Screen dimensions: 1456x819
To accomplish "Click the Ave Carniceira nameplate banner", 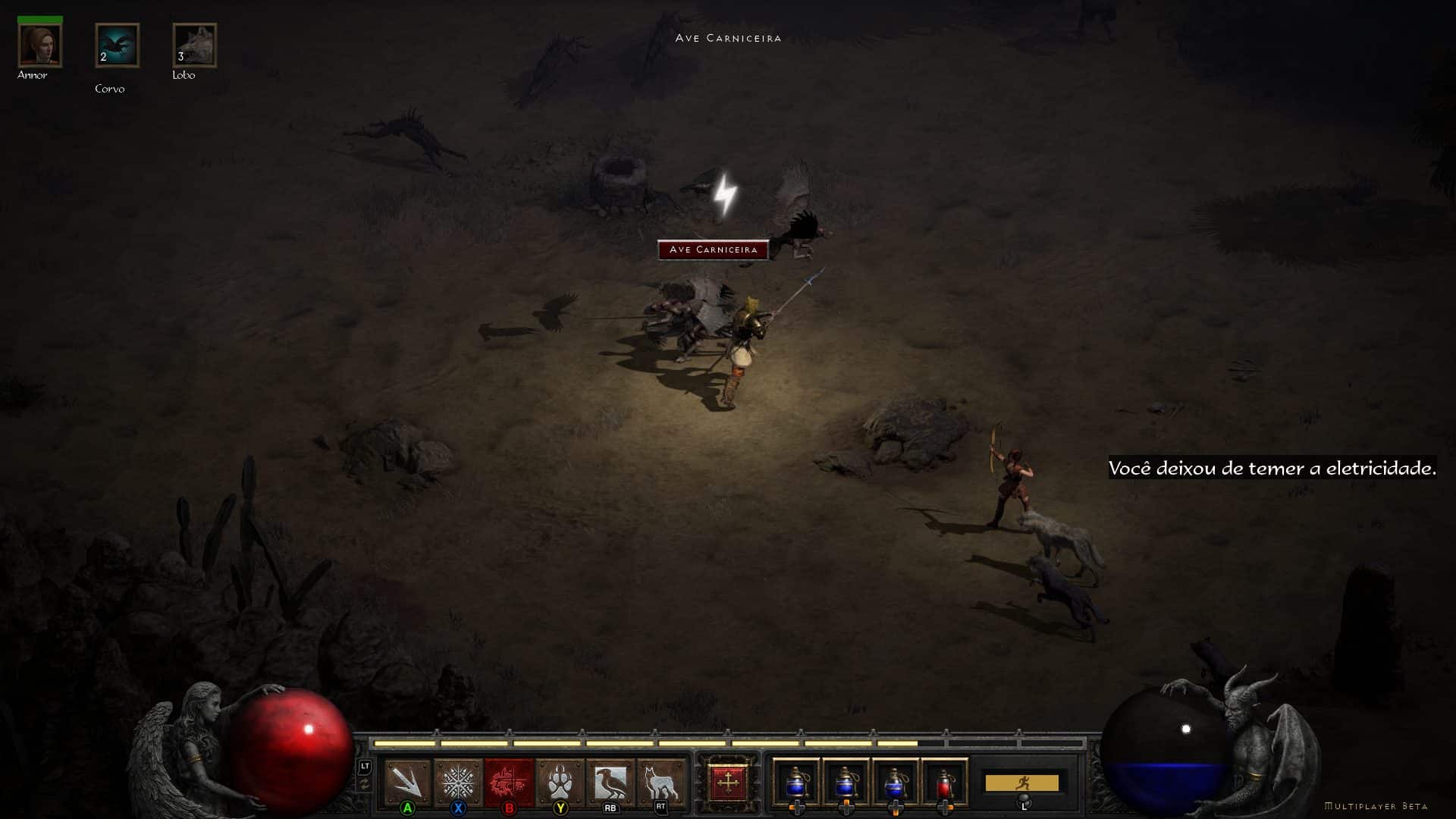I will coord(713,249).
